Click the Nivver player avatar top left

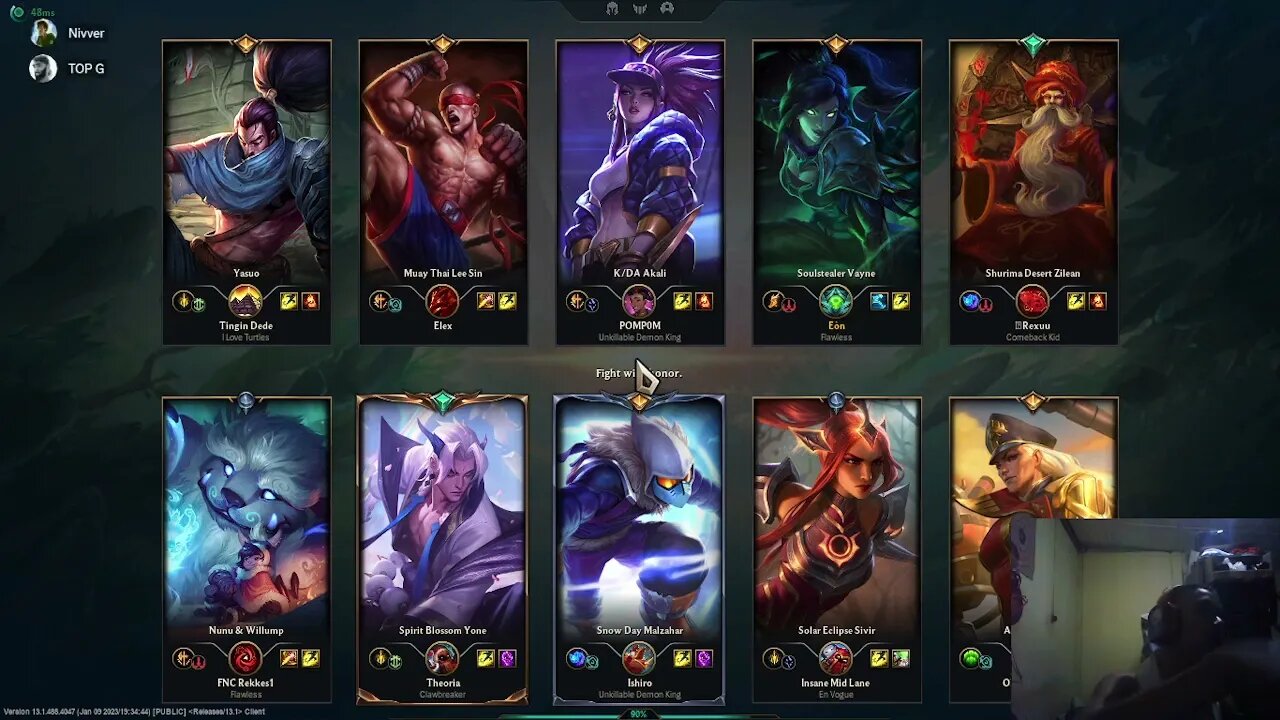[x=42, y=32]
